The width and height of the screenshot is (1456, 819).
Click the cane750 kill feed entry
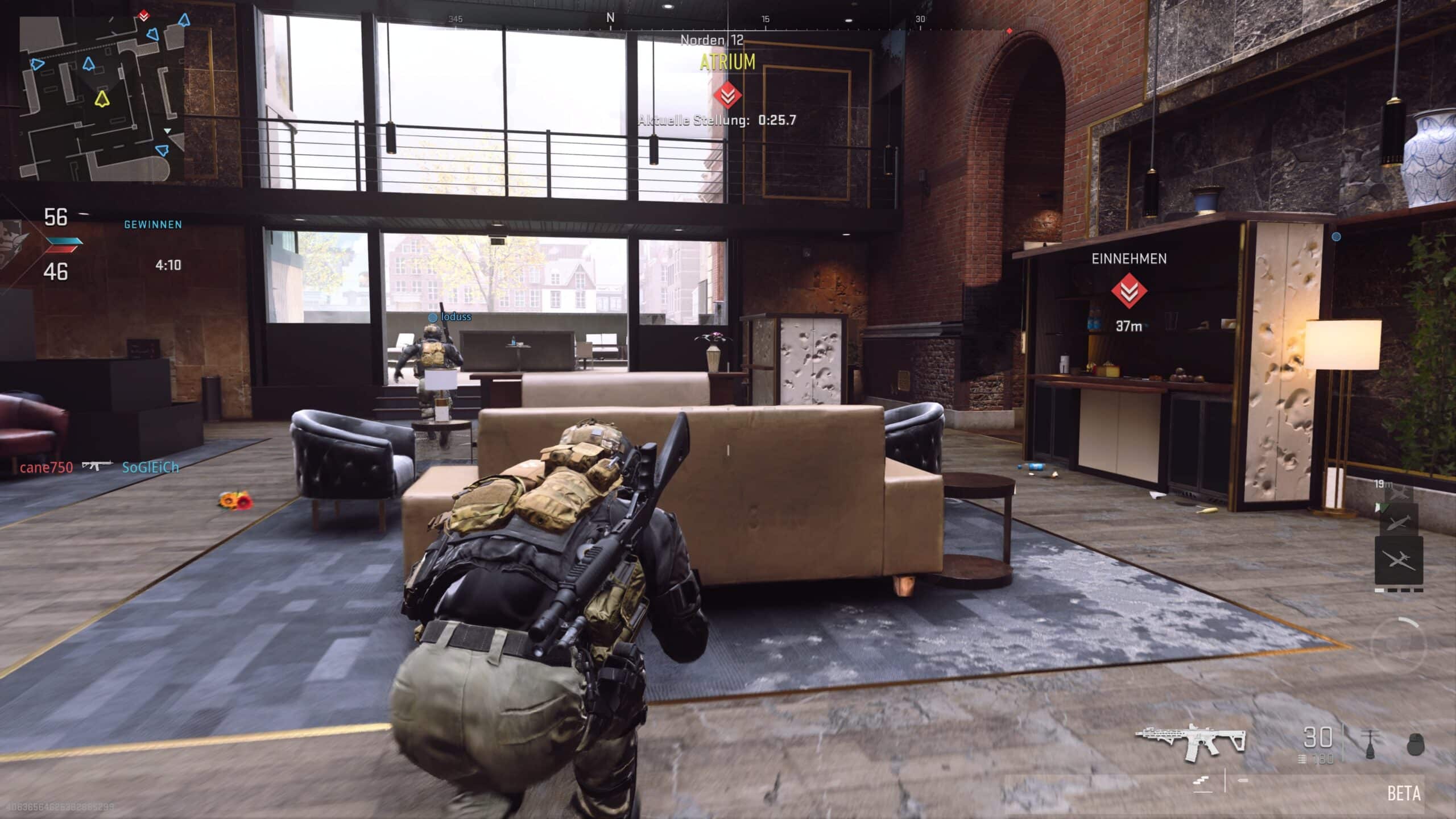tap(47, 468)
